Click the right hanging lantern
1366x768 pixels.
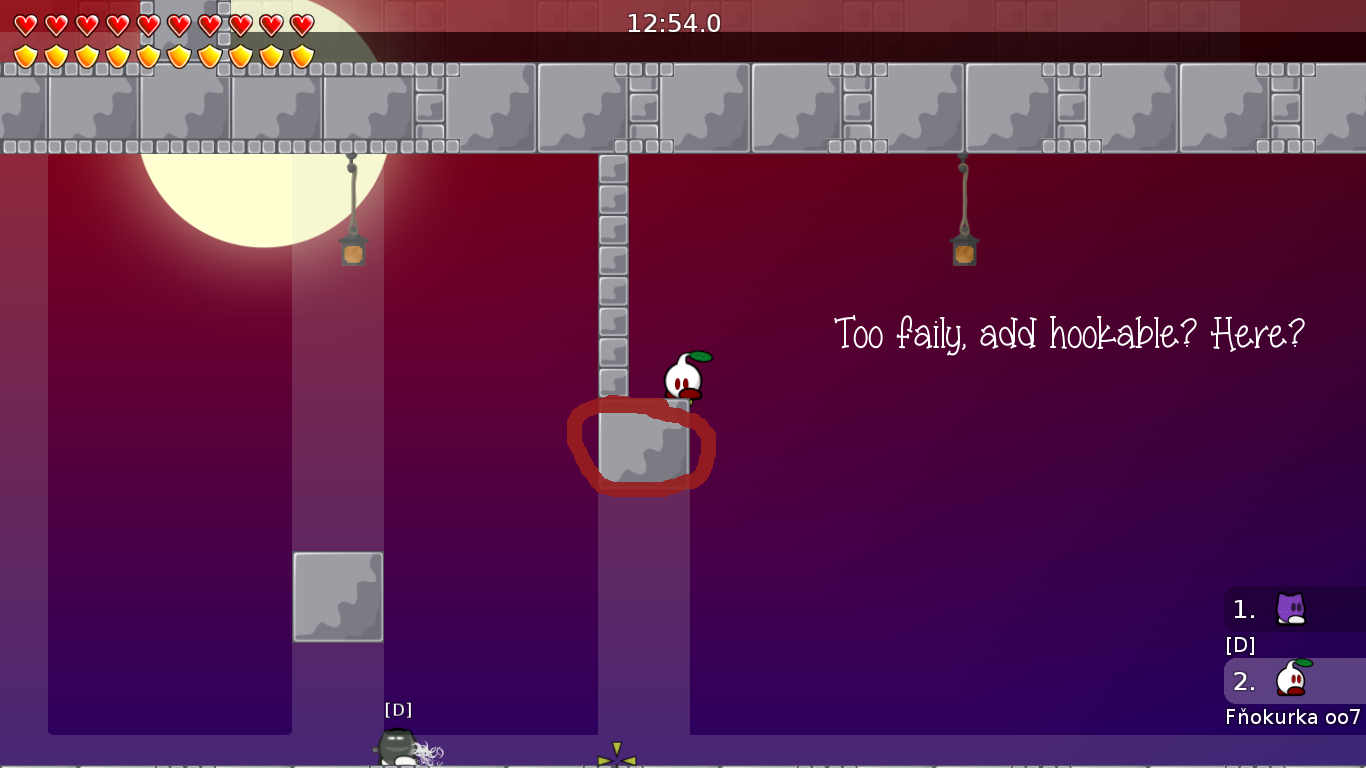click(x=962, y=253)
